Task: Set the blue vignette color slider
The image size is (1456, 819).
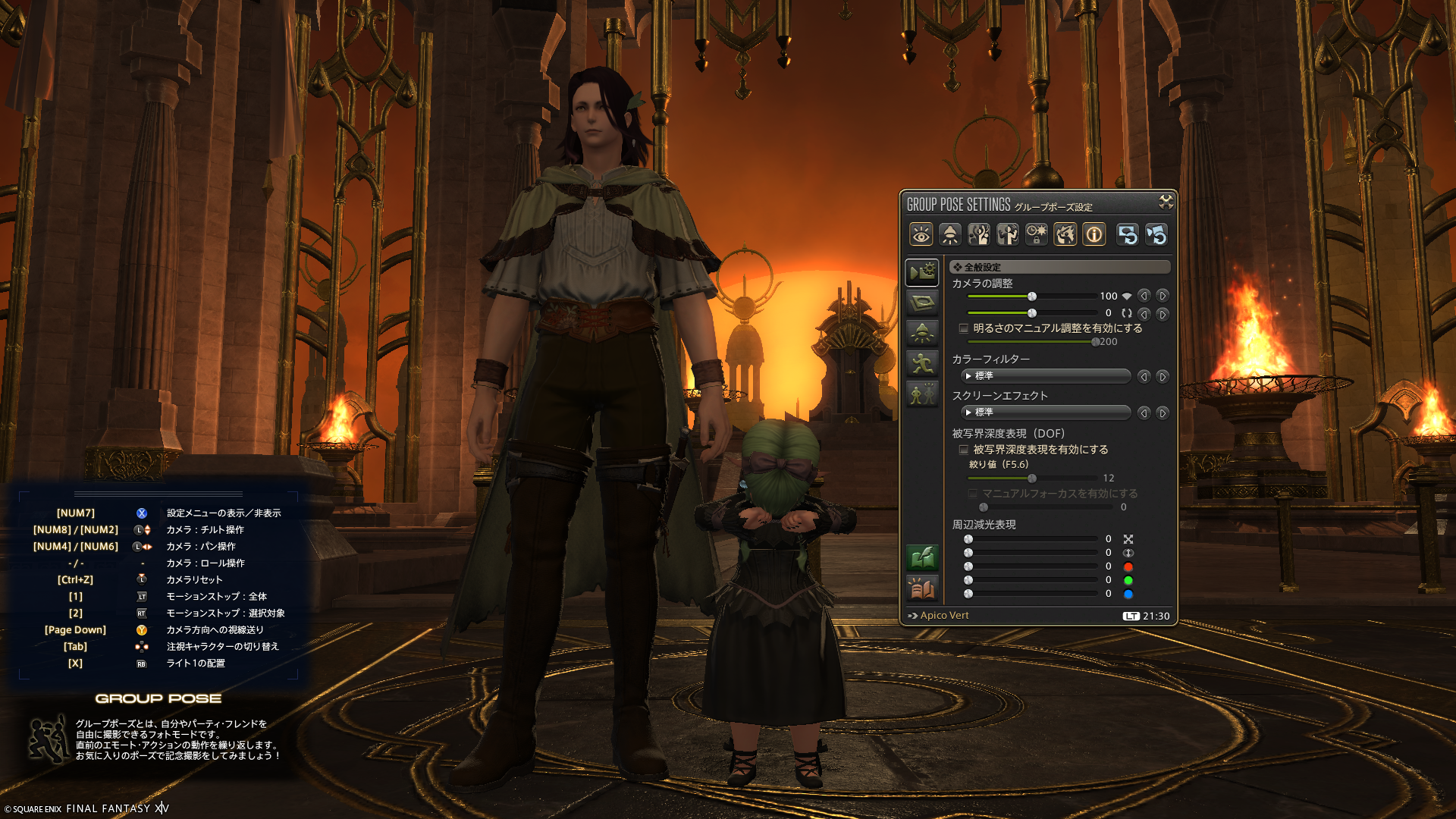Action: pos(968,595)
